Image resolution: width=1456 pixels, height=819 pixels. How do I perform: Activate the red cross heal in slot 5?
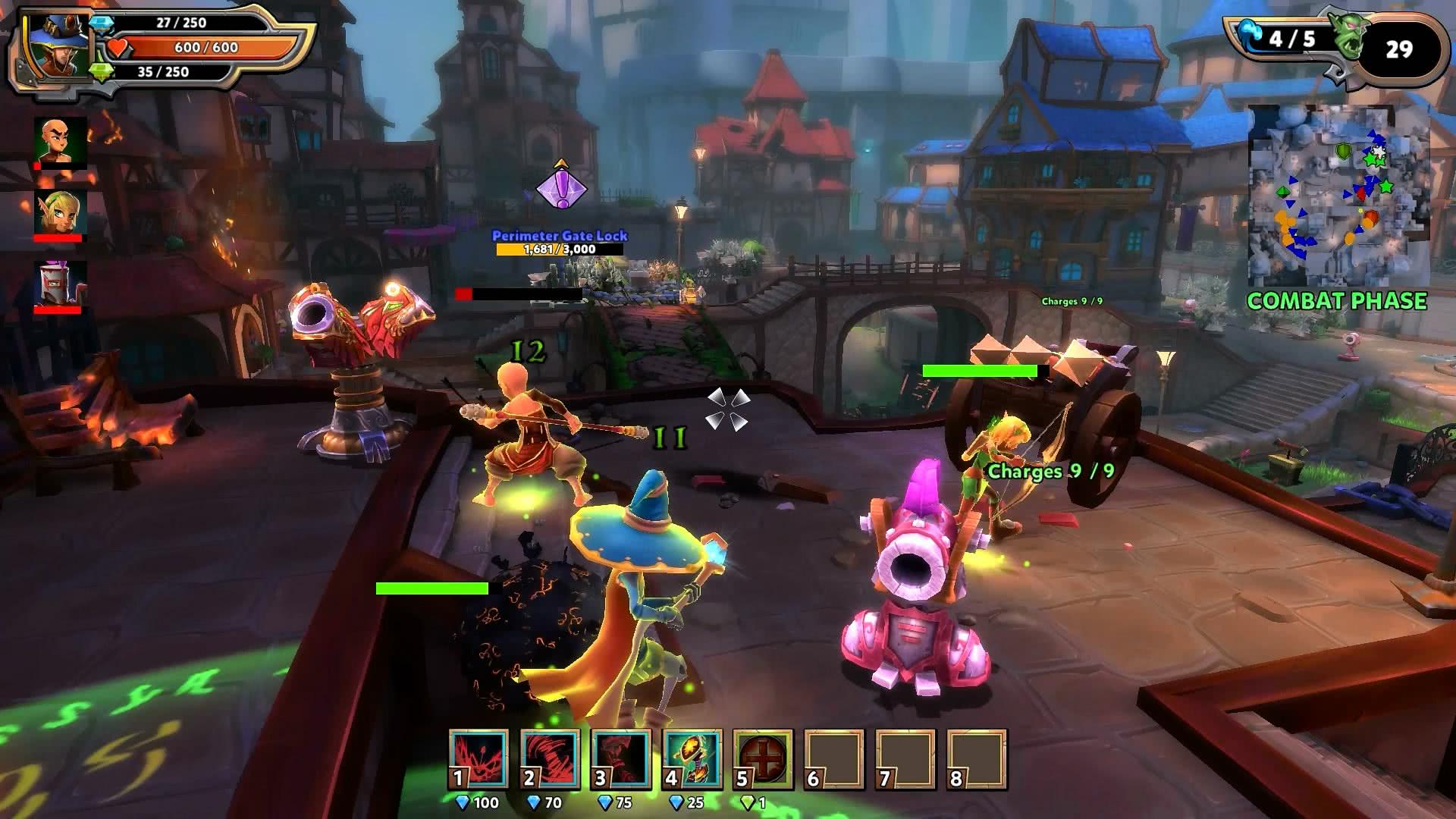(763, 760)
